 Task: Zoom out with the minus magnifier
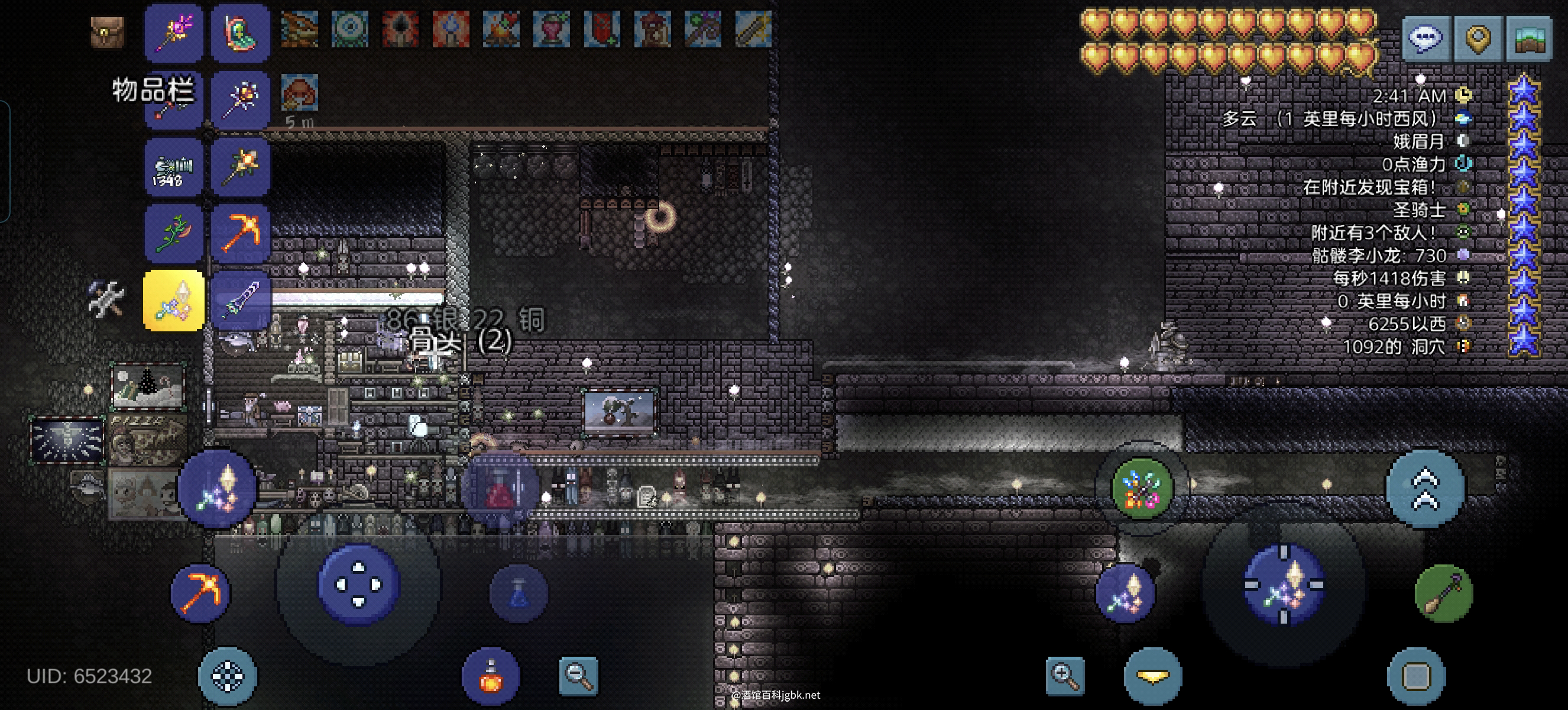578,674
